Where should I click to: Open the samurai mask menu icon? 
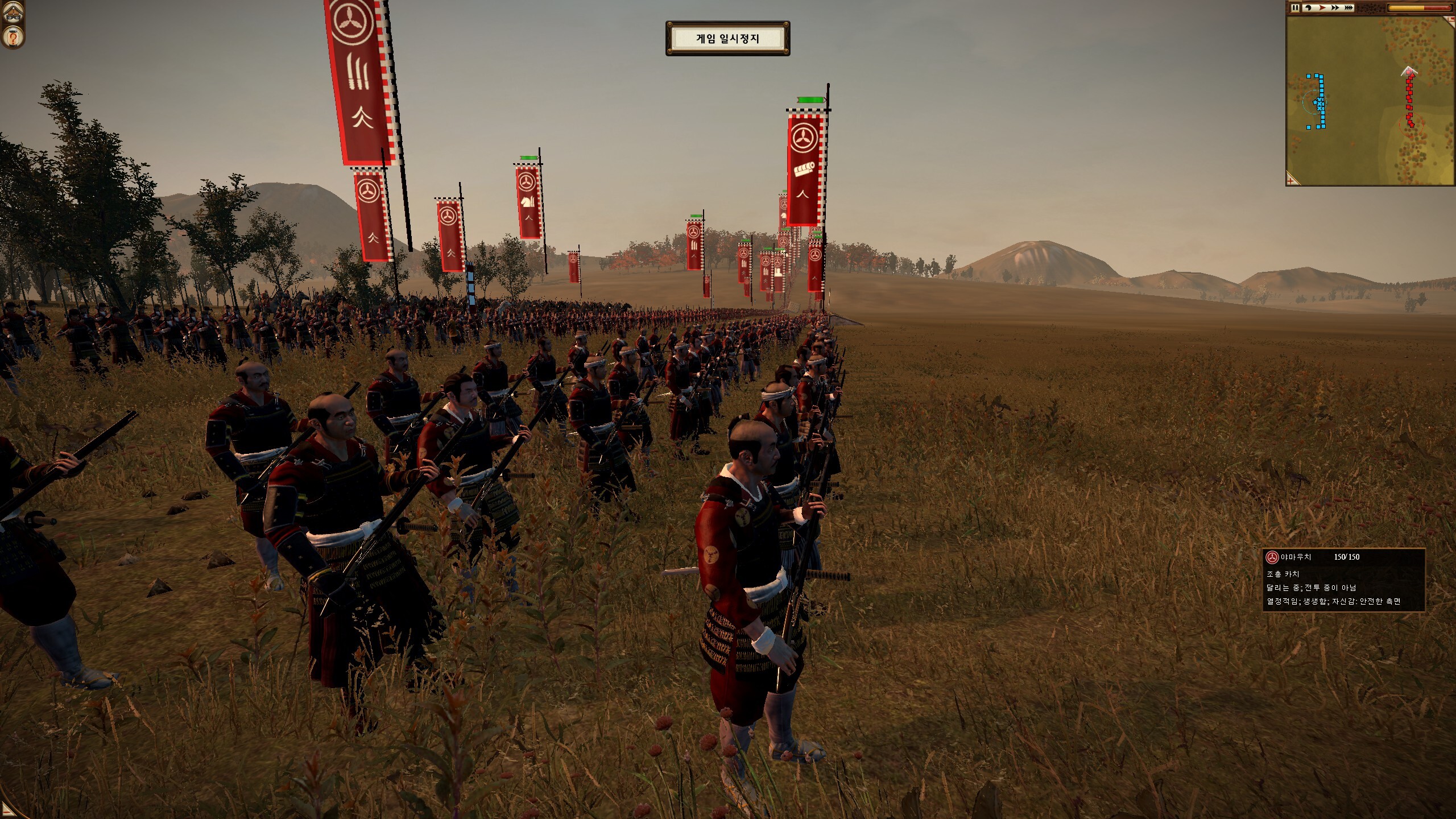point(13,13)
